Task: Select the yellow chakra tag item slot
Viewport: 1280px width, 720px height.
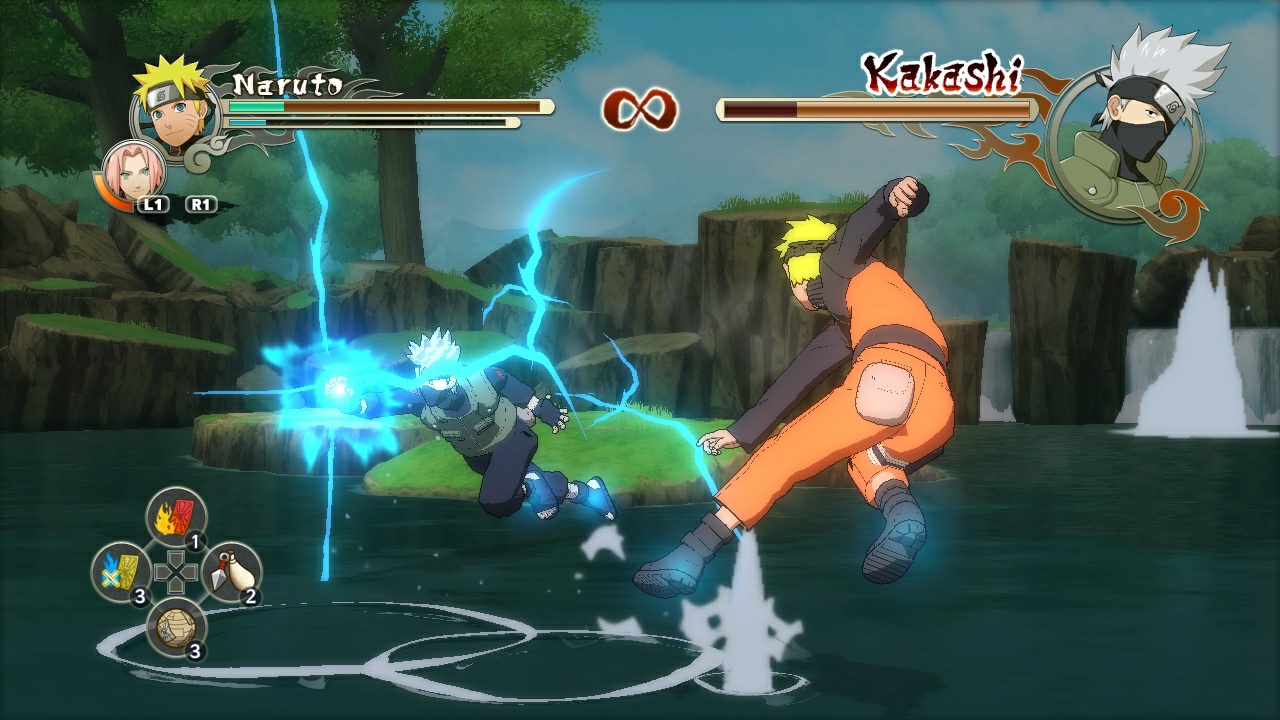Action: pyautogui.click(x=122, y=567)
